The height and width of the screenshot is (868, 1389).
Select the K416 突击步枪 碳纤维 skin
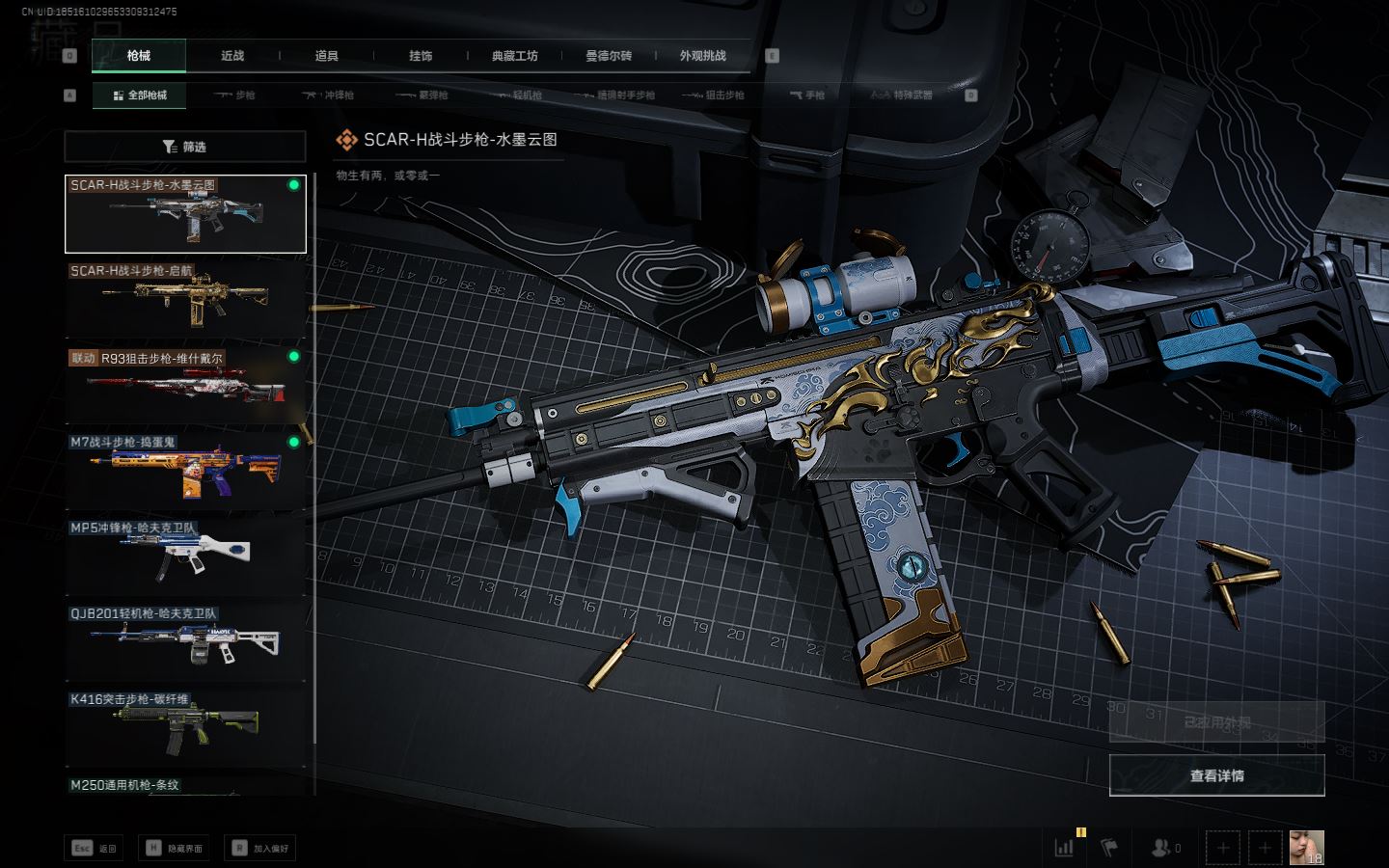(185, 727)
